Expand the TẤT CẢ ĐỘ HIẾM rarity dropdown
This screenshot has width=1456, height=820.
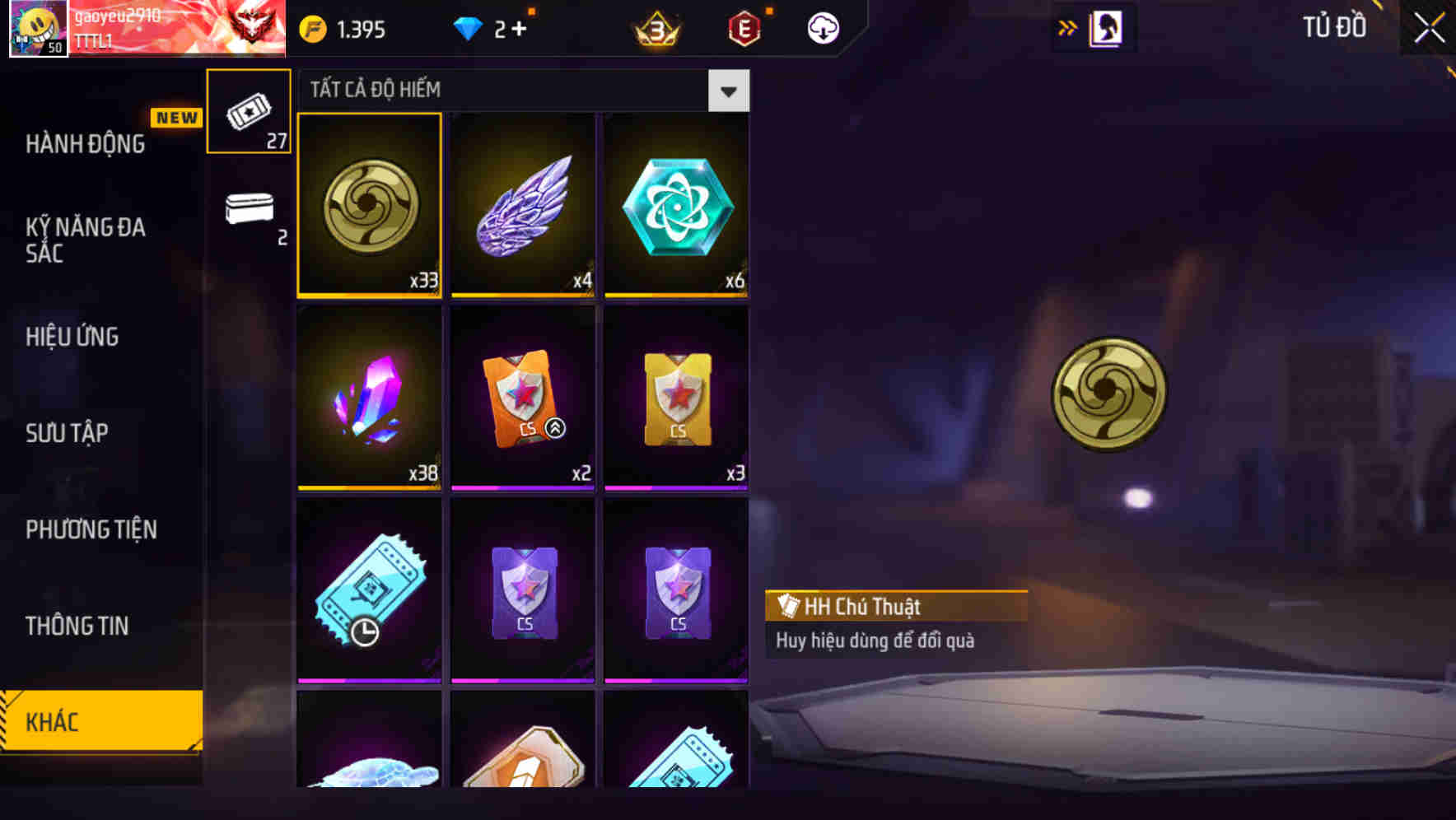point(728,91)
